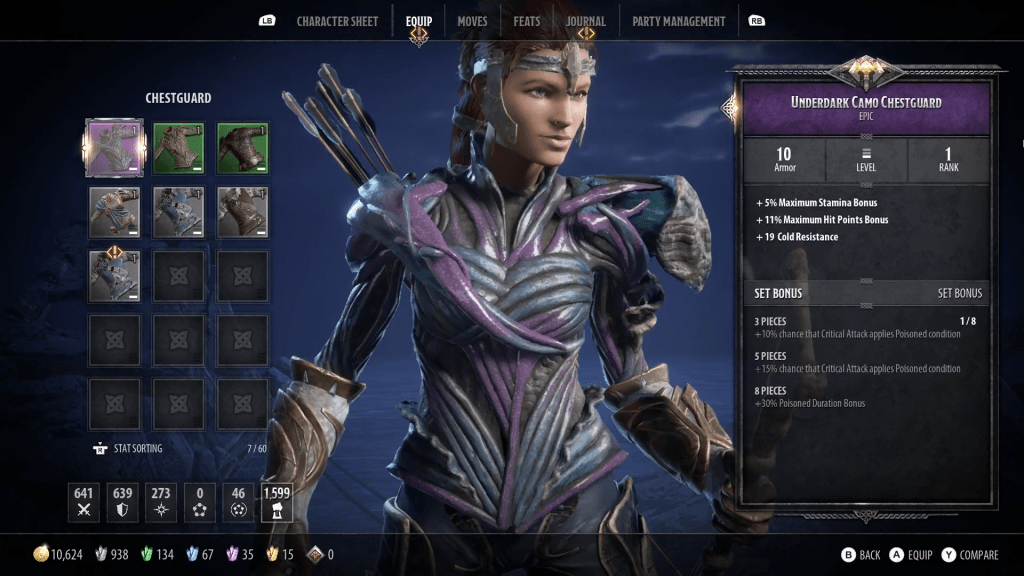Pick the green chestguard at the row's end
The width and height of the screenshot is (1024, 576).
tap(243, 148)
